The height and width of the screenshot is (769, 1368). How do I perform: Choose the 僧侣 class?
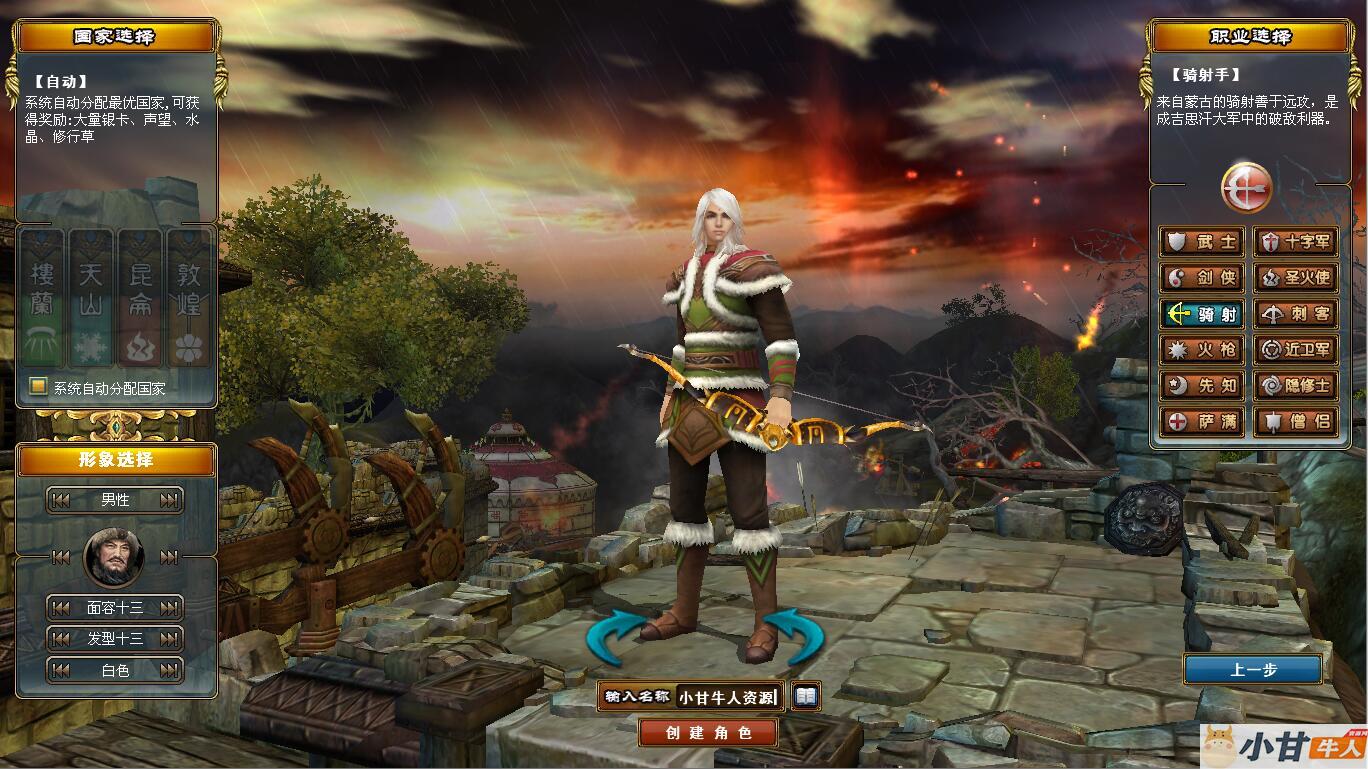click(x=1296, y=422)
